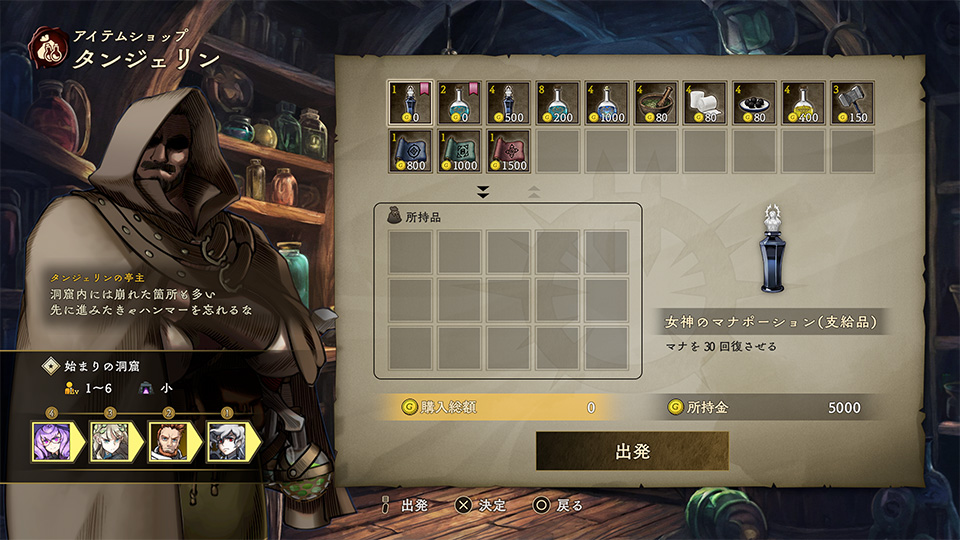Select the free goddess mana potion slot

click(409, 103)
